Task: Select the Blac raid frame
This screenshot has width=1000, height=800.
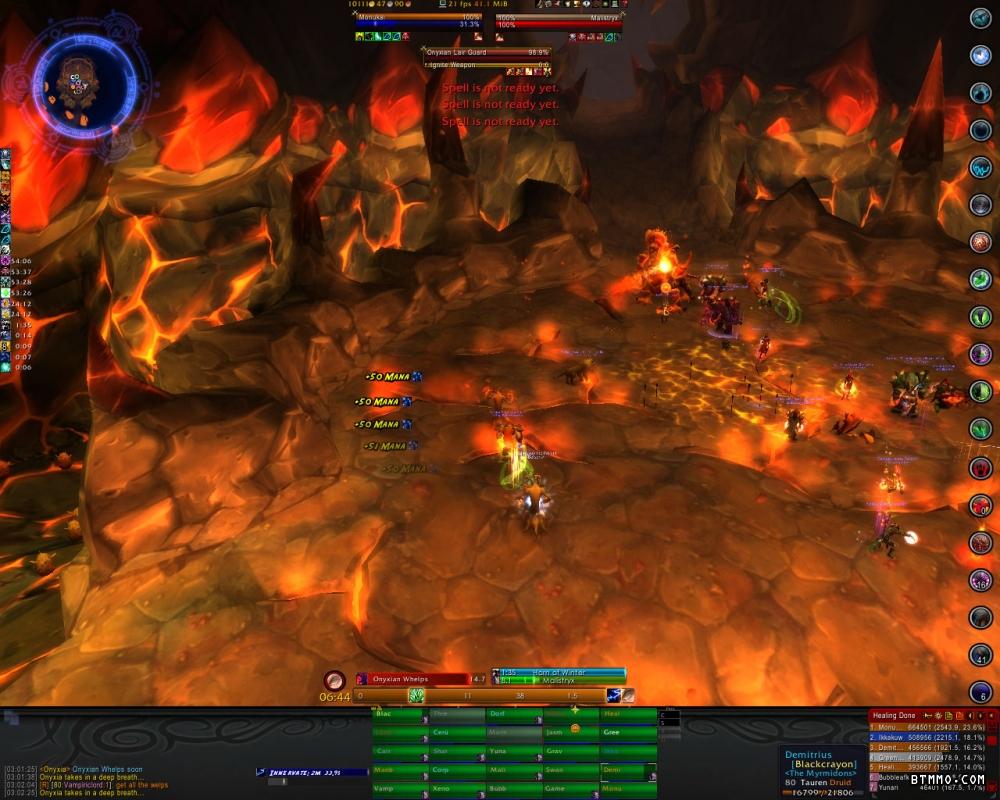Action: pyautogui.click(x=399, y=714)
